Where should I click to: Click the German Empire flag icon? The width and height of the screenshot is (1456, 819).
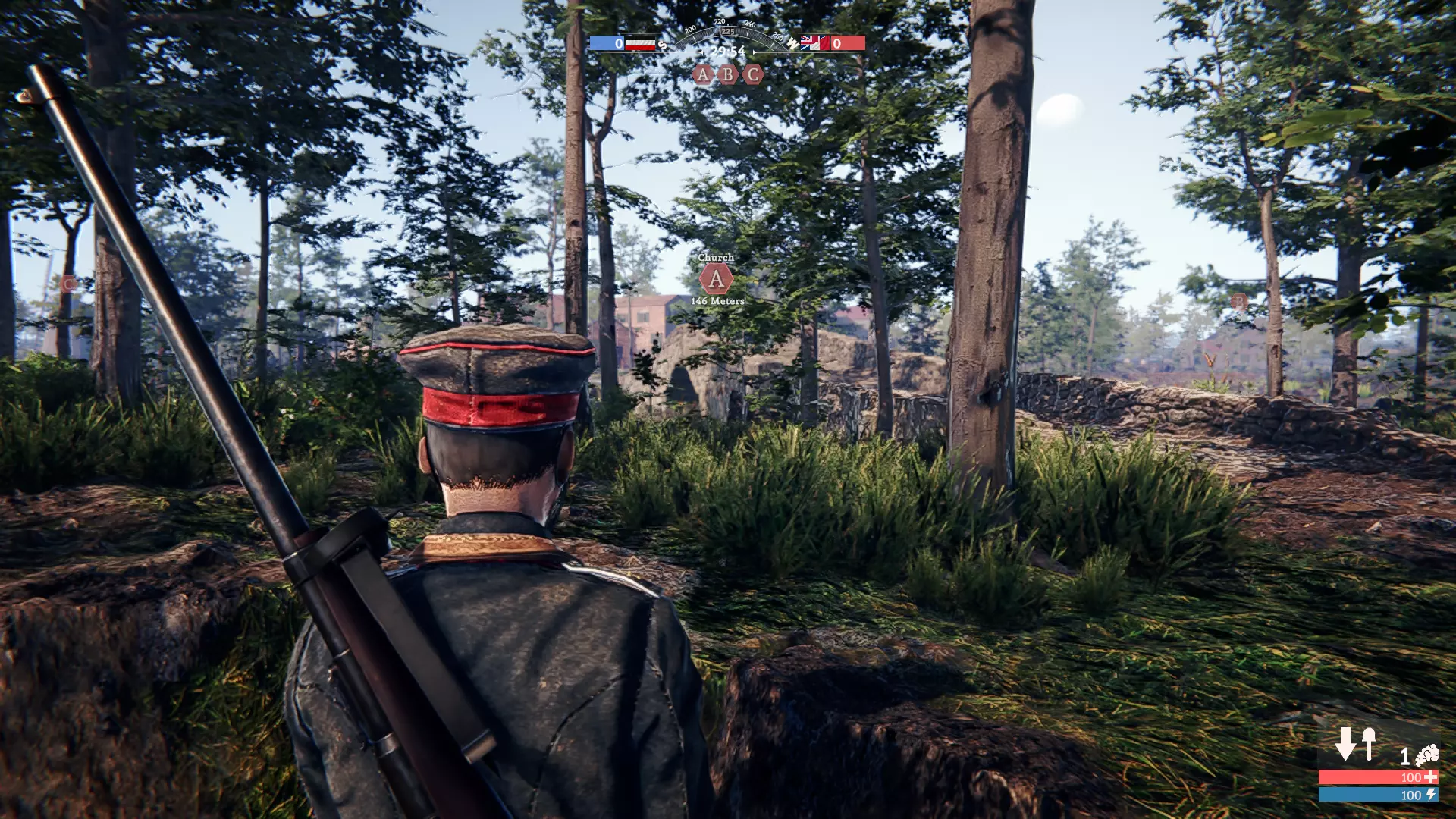point(640,43)
